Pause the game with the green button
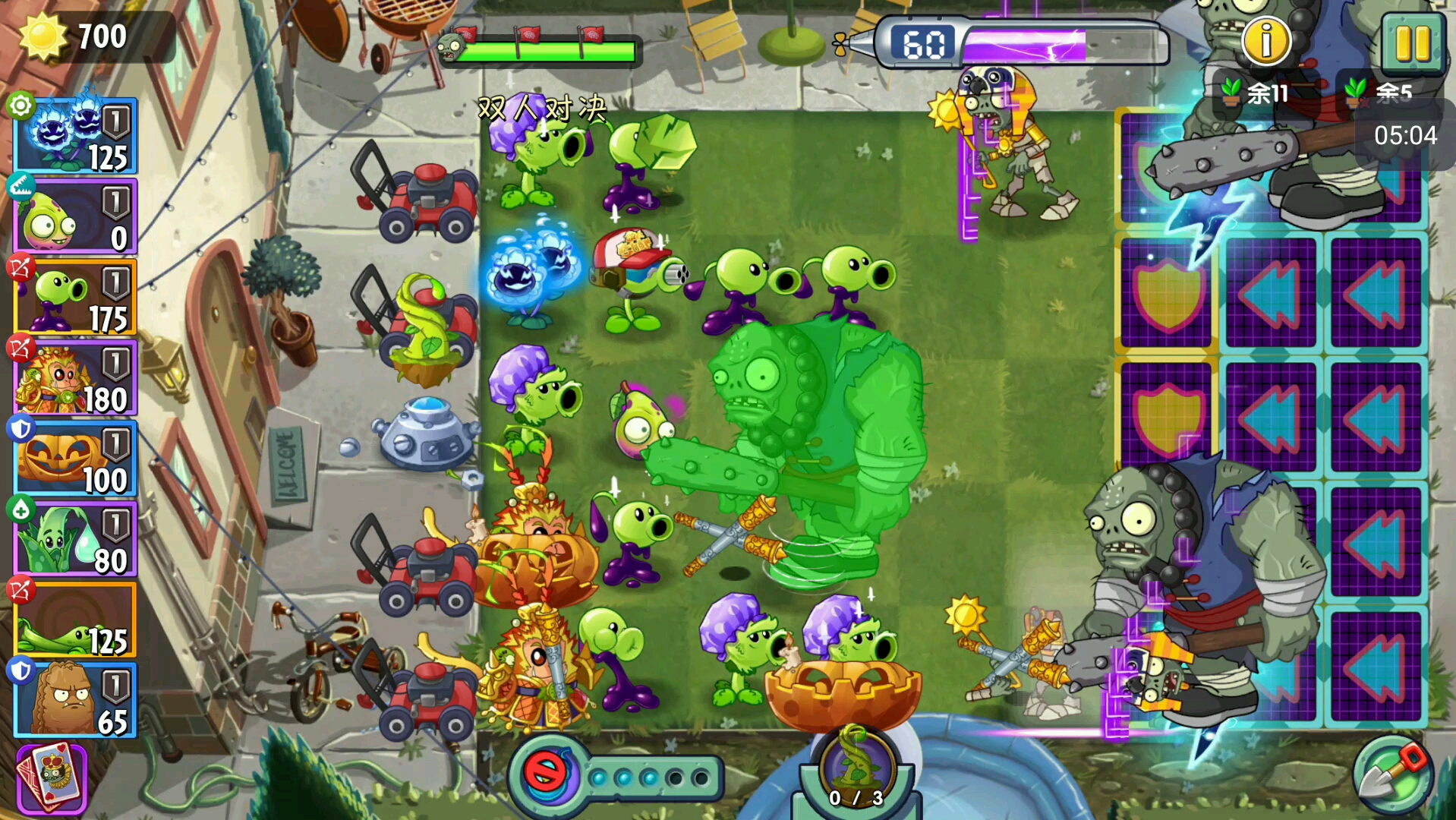1456x820 pixels. pyautogui.click(x=1412, y=43)
